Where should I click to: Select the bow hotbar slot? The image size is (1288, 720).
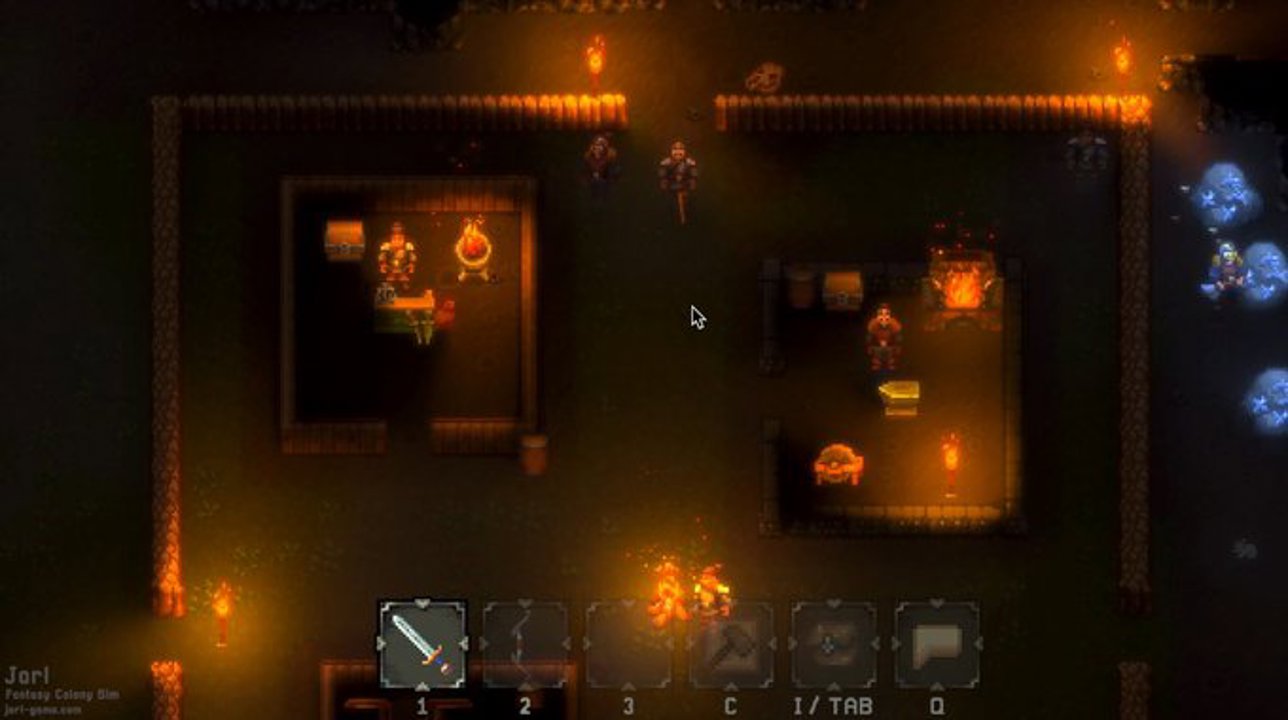(x=526, y=645)
